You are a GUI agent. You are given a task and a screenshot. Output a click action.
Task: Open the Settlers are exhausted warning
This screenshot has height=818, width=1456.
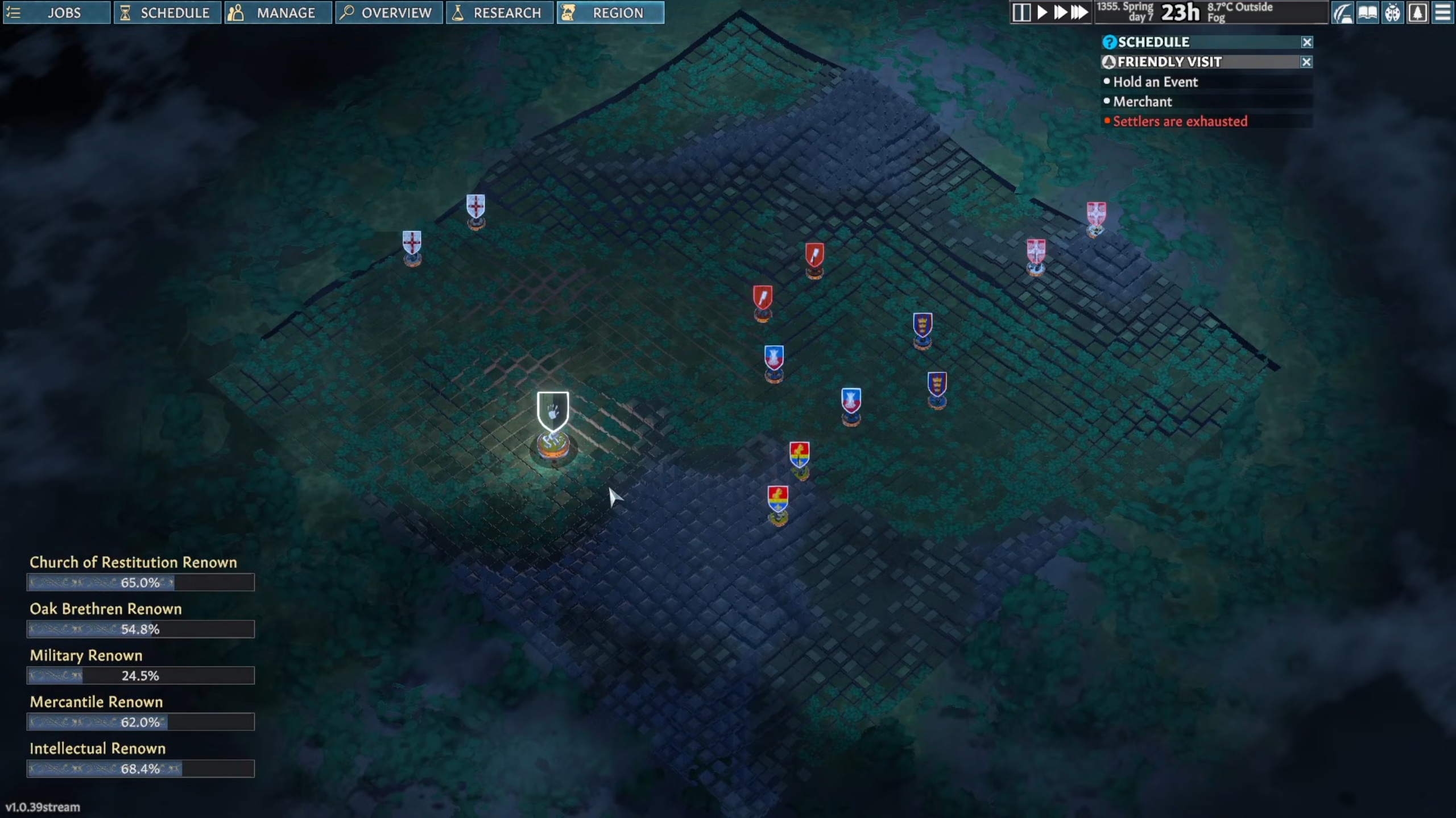(x=1180, y=121)
